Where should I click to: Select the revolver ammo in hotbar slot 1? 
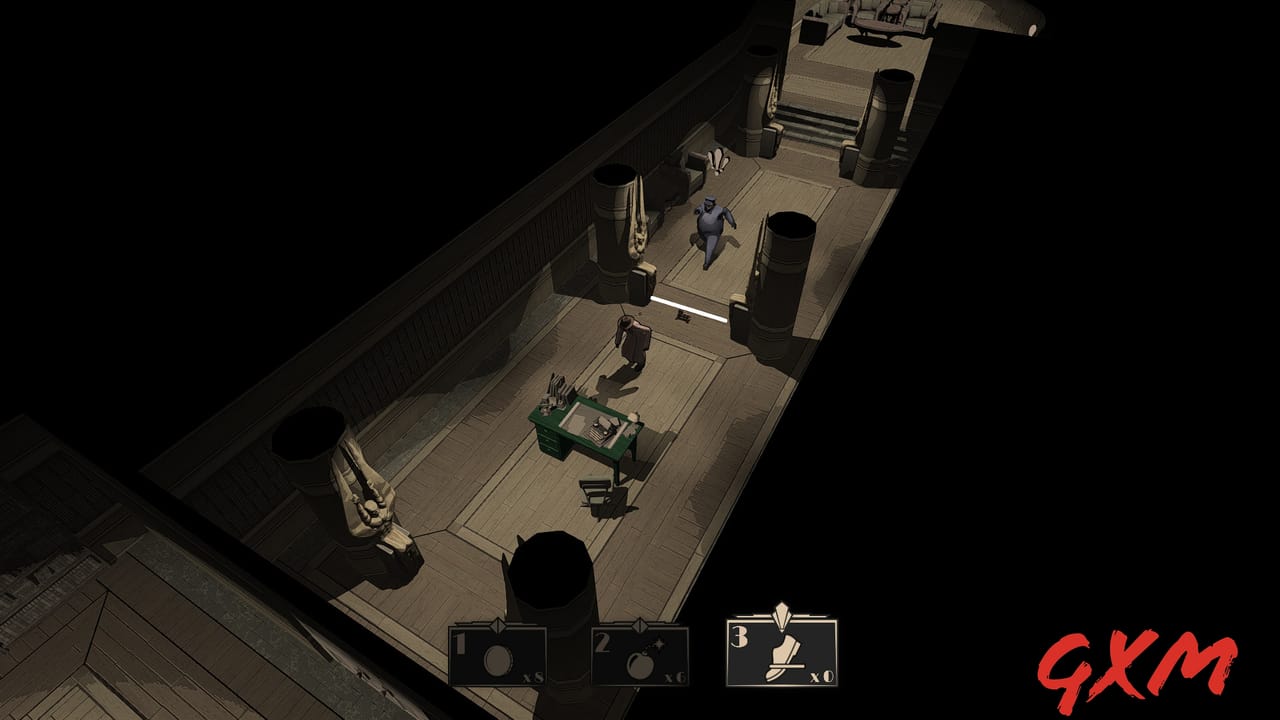pyautogui.click(x=497, y=656)
